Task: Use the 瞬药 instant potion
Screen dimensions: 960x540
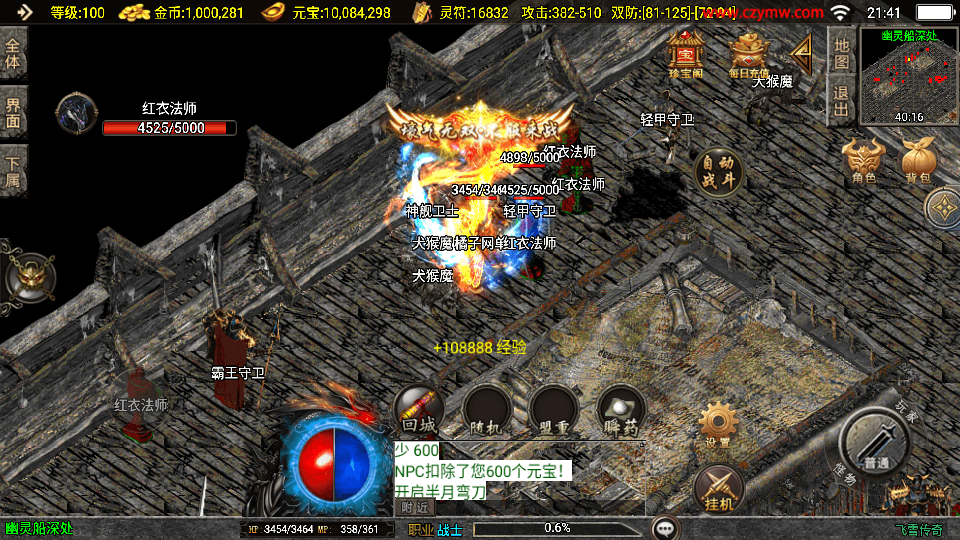Action: [620, 410]
